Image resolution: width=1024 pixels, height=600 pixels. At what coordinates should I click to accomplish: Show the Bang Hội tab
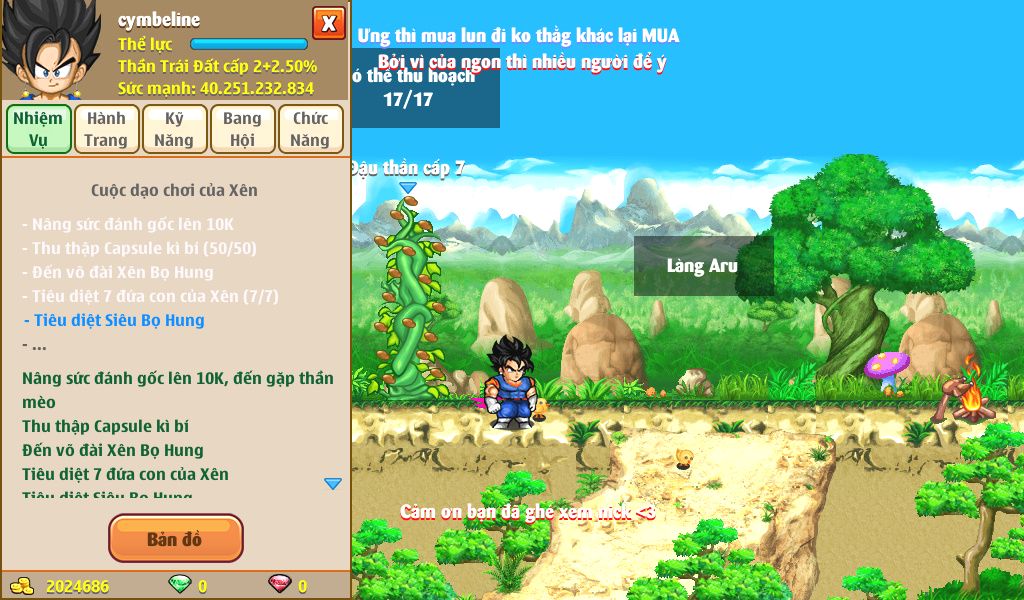click(242, 129)
